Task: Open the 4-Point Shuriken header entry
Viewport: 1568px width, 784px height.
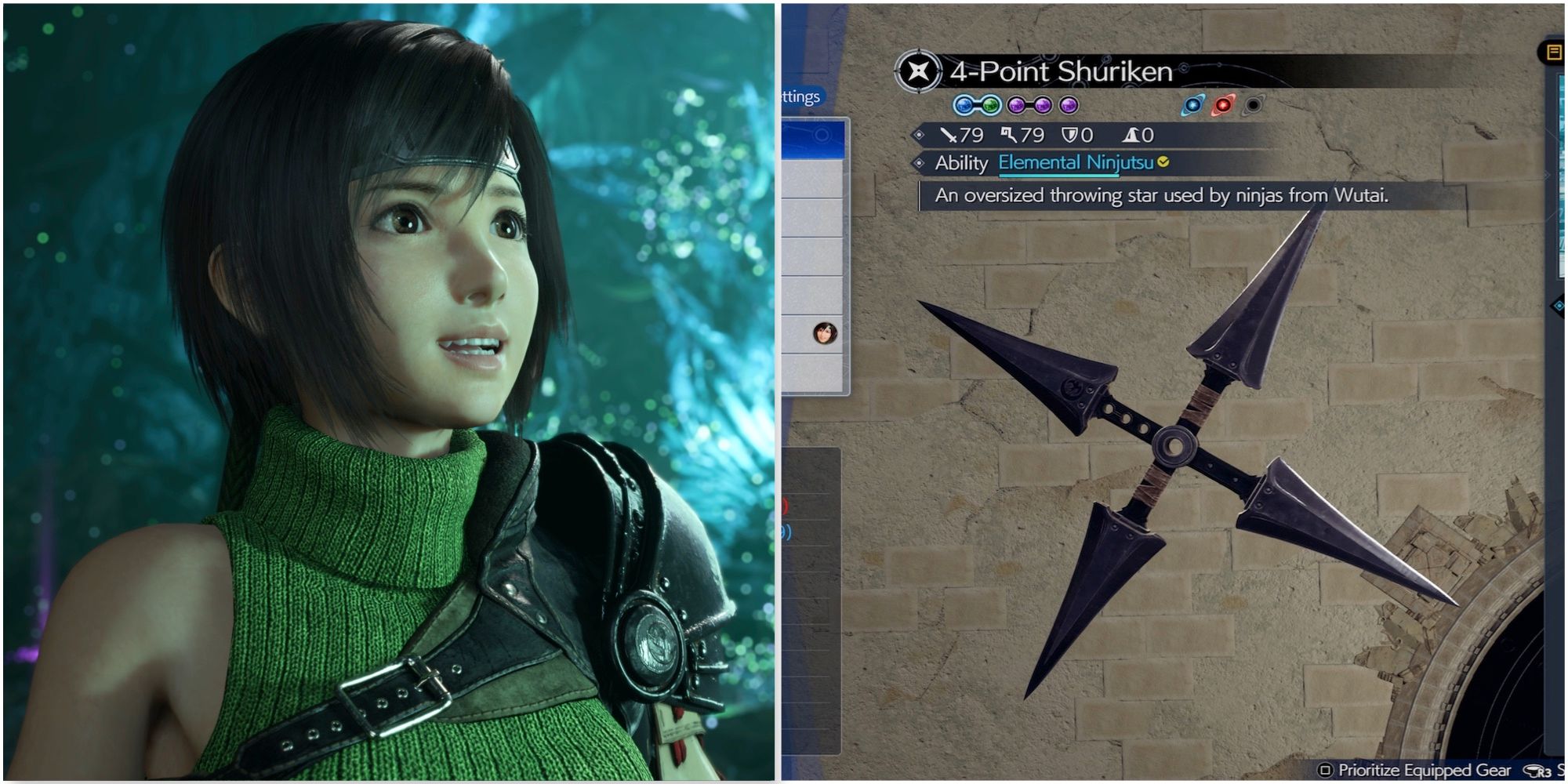Action: pyautogui.click(x=1058, y=69)
